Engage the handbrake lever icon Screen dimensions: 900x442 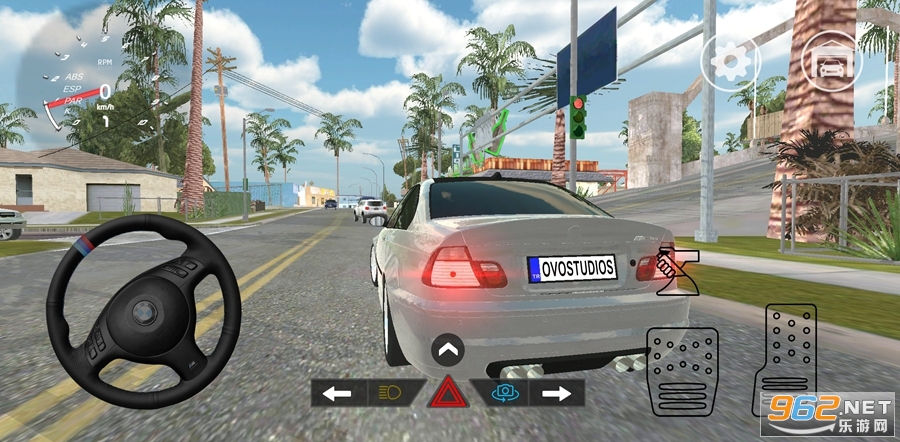pos(680,273)
